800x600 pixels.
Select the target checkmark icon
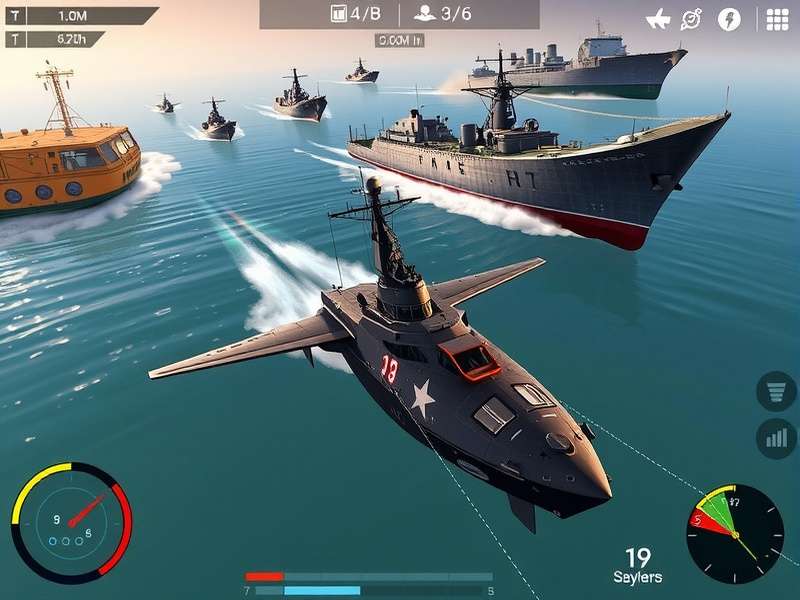692,19
